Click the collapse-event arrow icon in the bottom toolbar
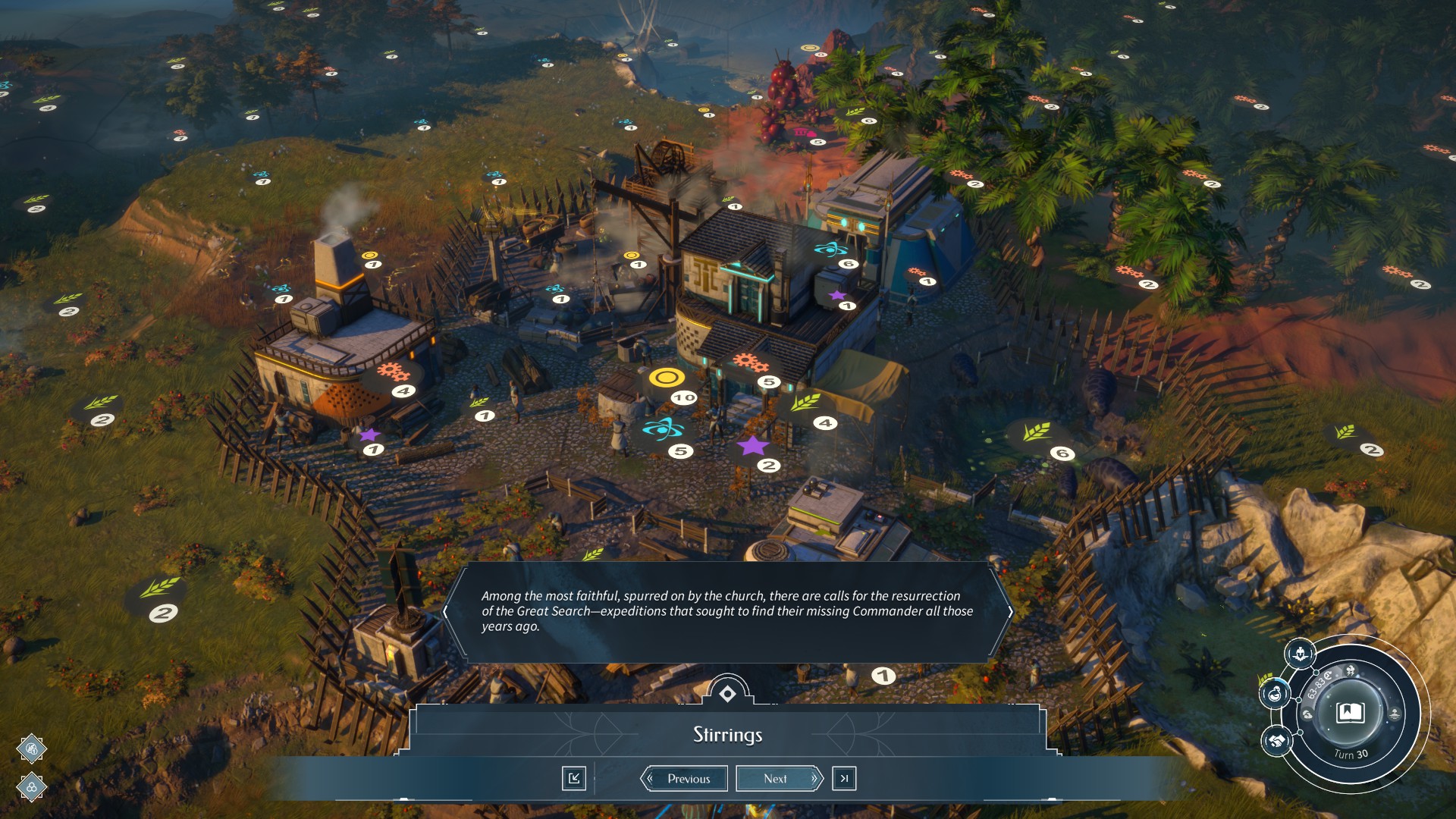Image resolution: width=1456 pixels, height=819 pixels. pos(575,778)
